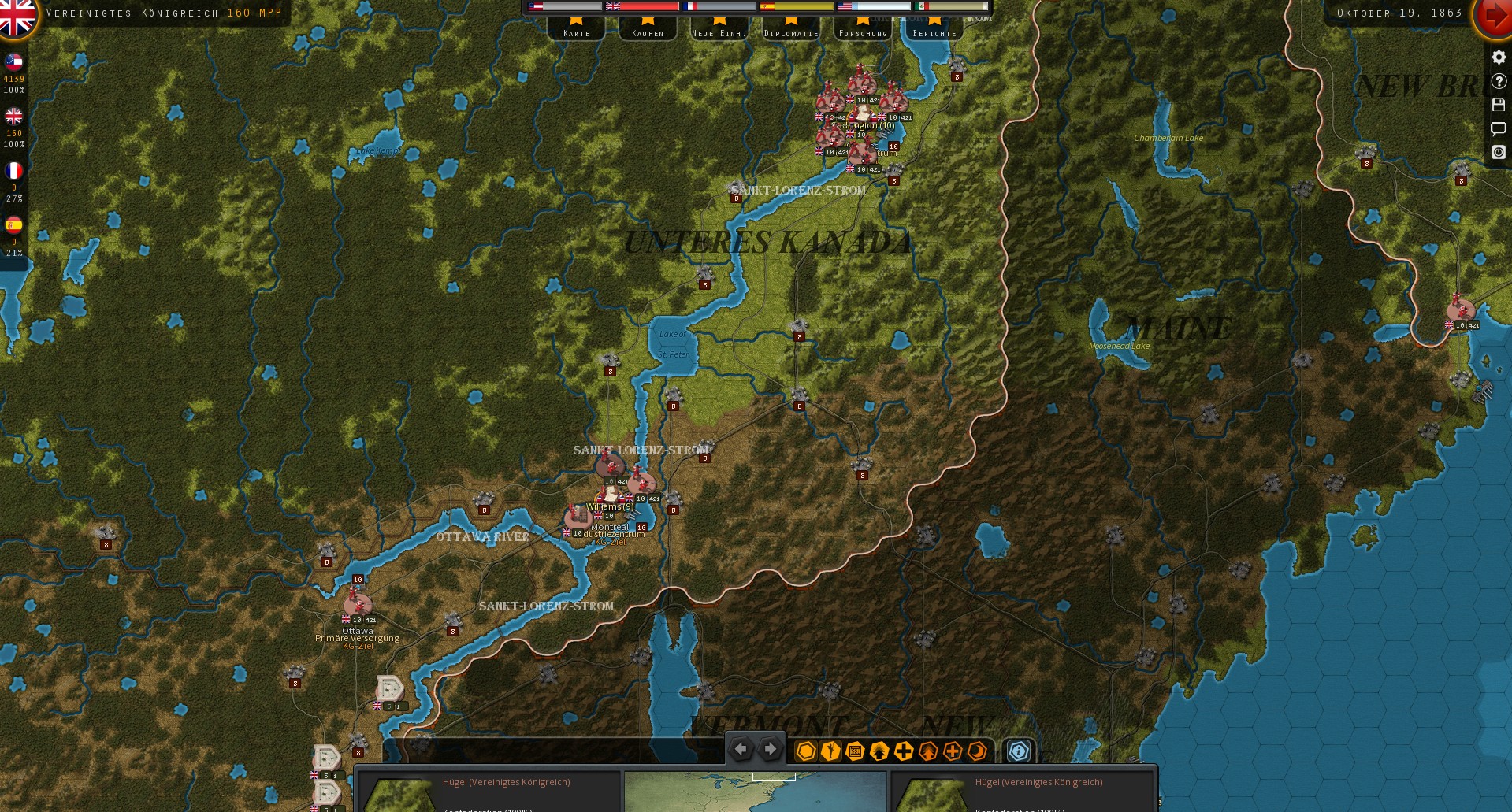Viewport: 1512px width, 812px height.
Task: Click the next unit arrow button
Action: click(x=770, y=749)
